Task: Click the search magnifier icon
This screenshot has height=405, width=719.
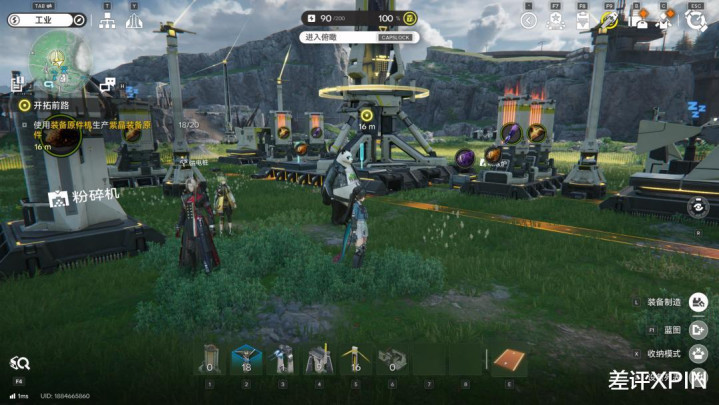Action: point(19,362)
